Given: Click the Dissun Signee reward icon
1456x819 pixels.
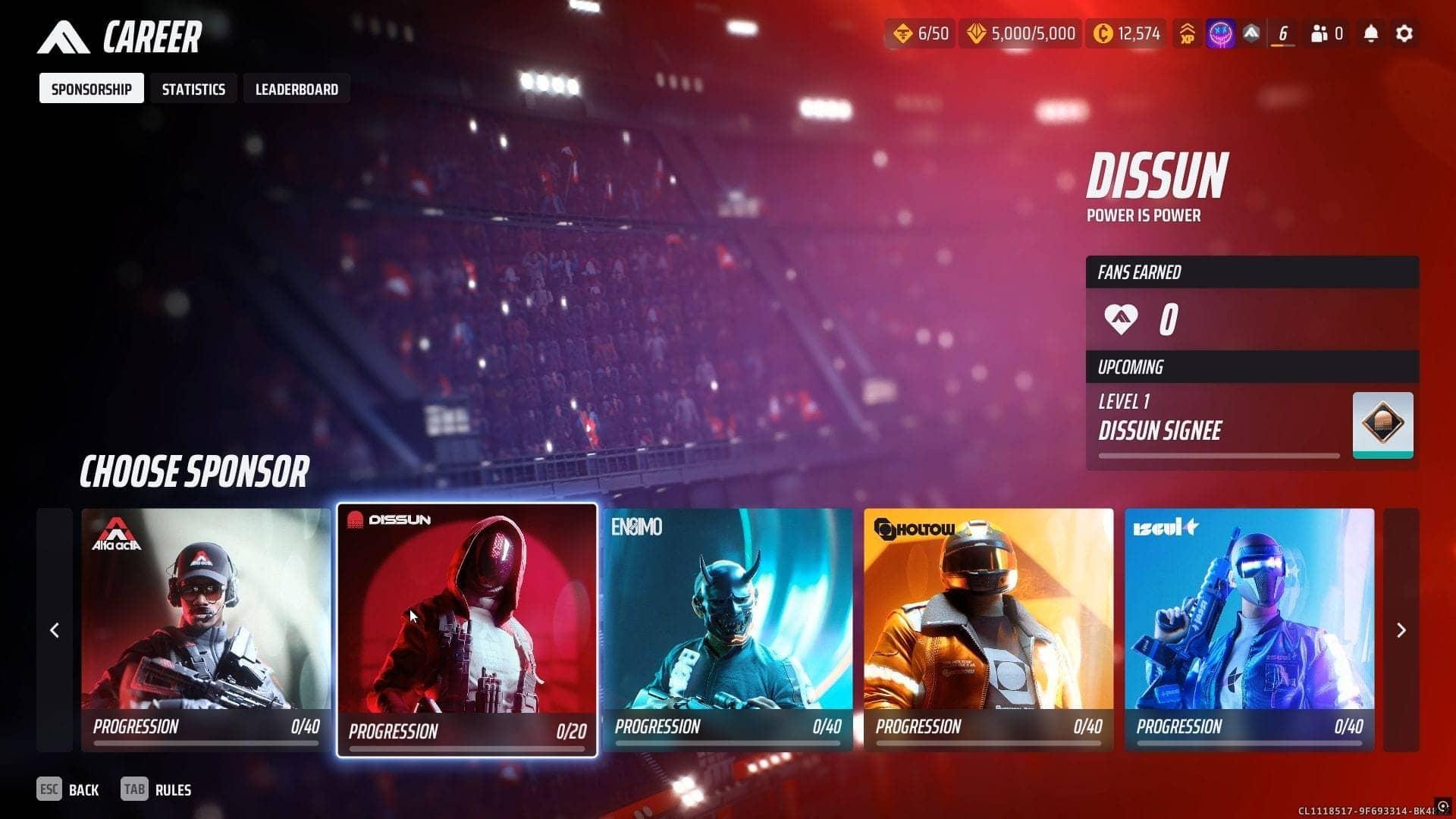Looking at the screenshot, I should tap(1382, 425).
